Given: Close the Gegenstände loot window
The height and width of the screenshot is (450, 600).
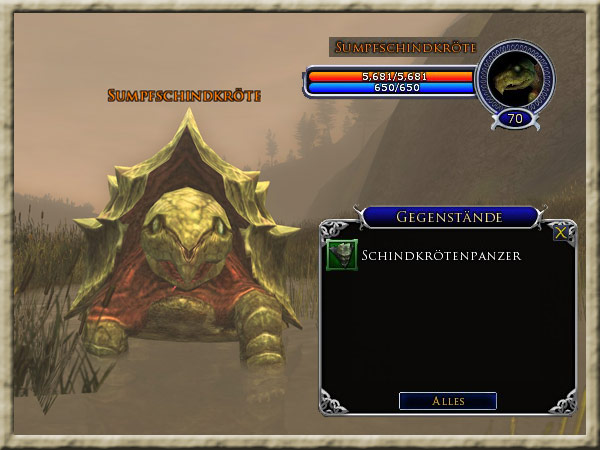Looking at the screenshot, I should (x=563, y=231).
